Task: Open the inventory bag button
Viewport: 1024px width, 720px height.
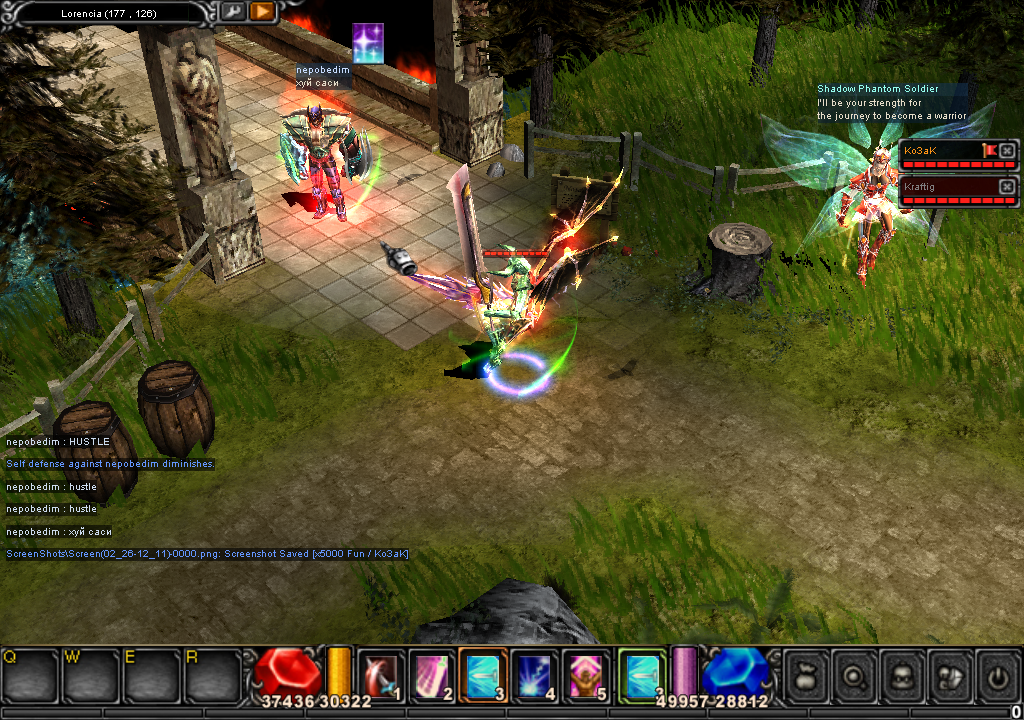Action: point(806,677)
